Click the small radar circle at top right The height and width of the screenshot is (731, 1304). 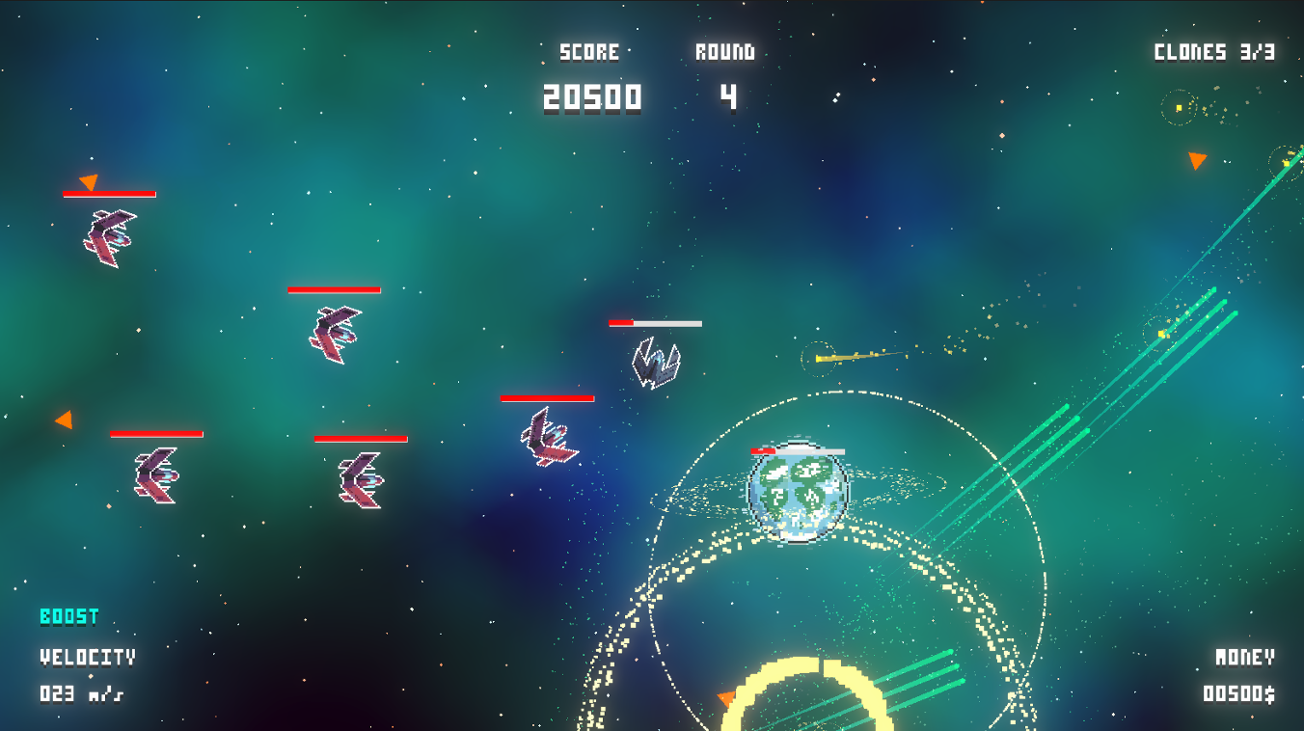(x=1178, y=110)
